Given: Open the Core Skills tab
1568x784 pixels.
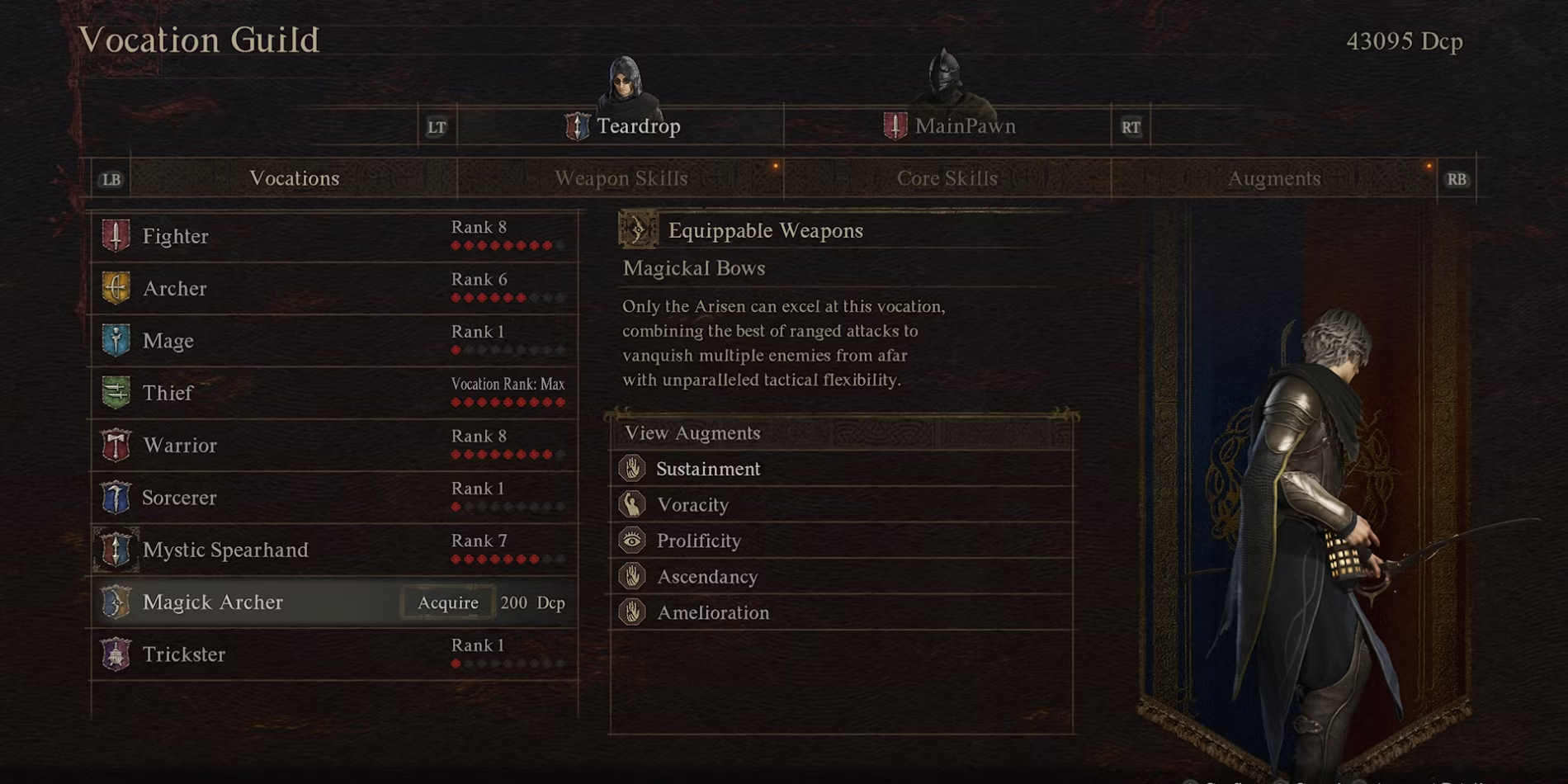Looking at the screenshot, I should click(947, 178).
